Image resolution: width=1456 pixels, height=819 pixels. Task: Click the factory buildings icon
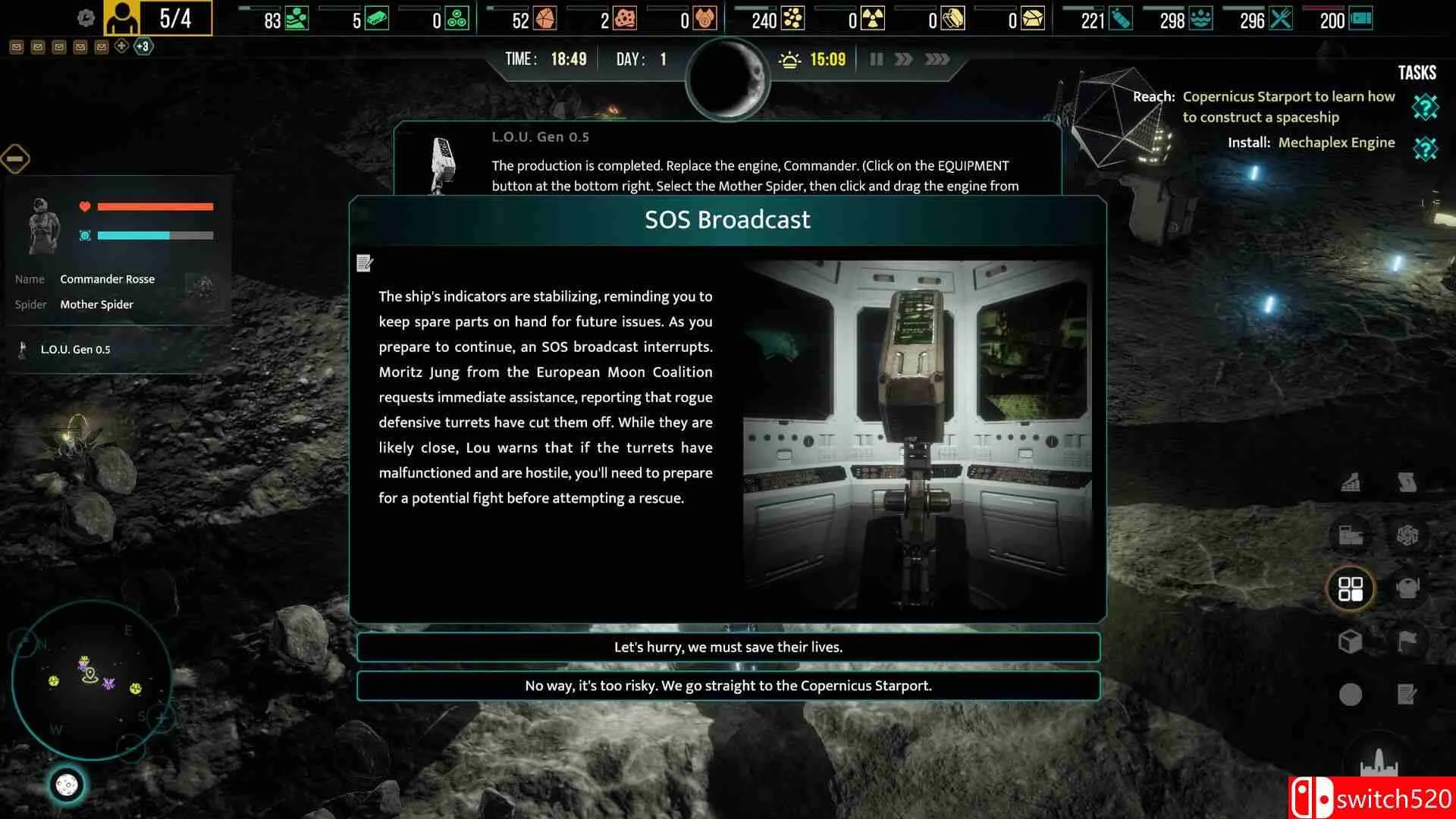pyautogui.click(x=1351, y=534)
